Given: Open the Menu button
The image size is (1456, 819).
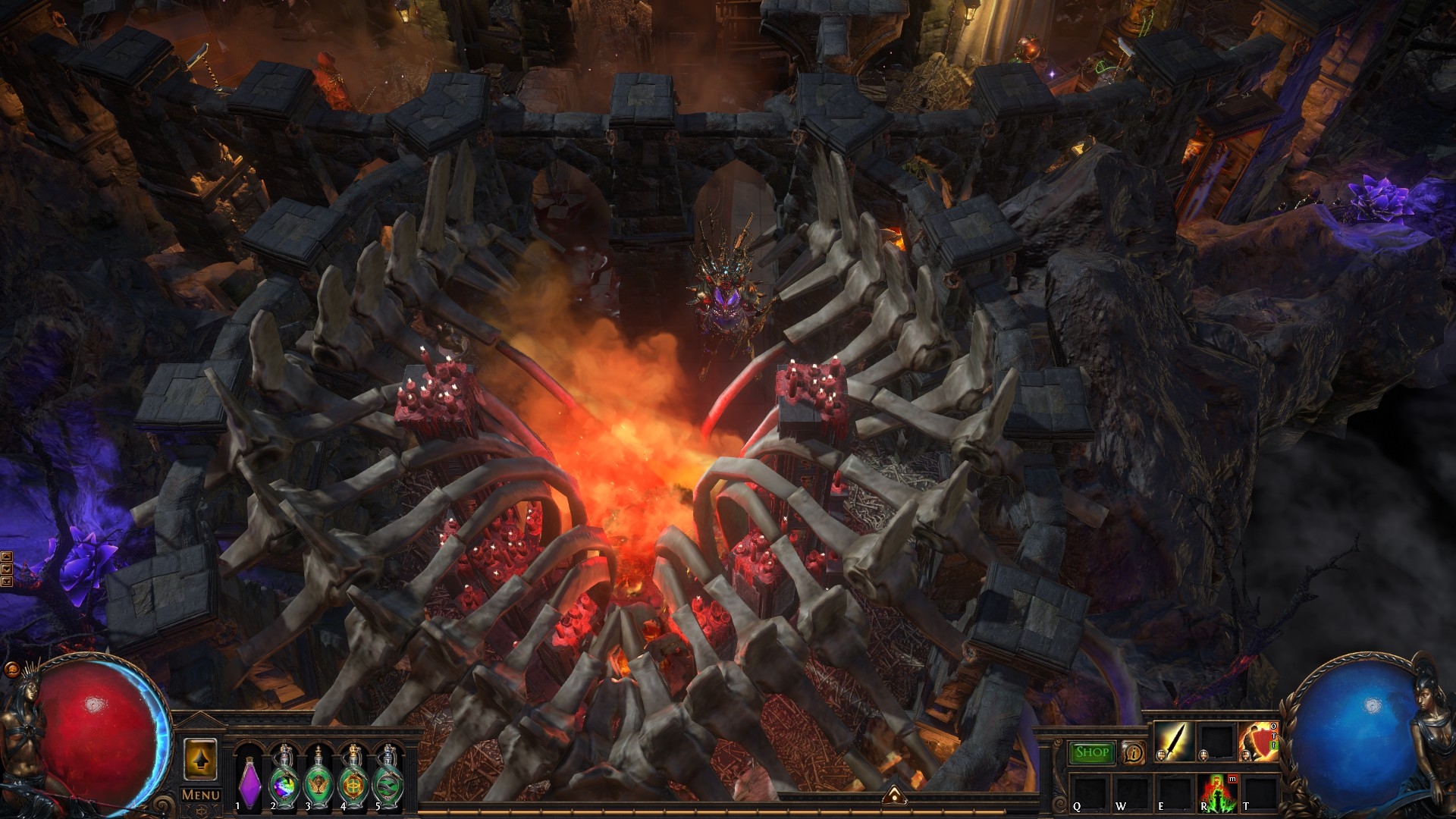Looking at the screenshot, I should pyautogui.click(x=201, y=795).
